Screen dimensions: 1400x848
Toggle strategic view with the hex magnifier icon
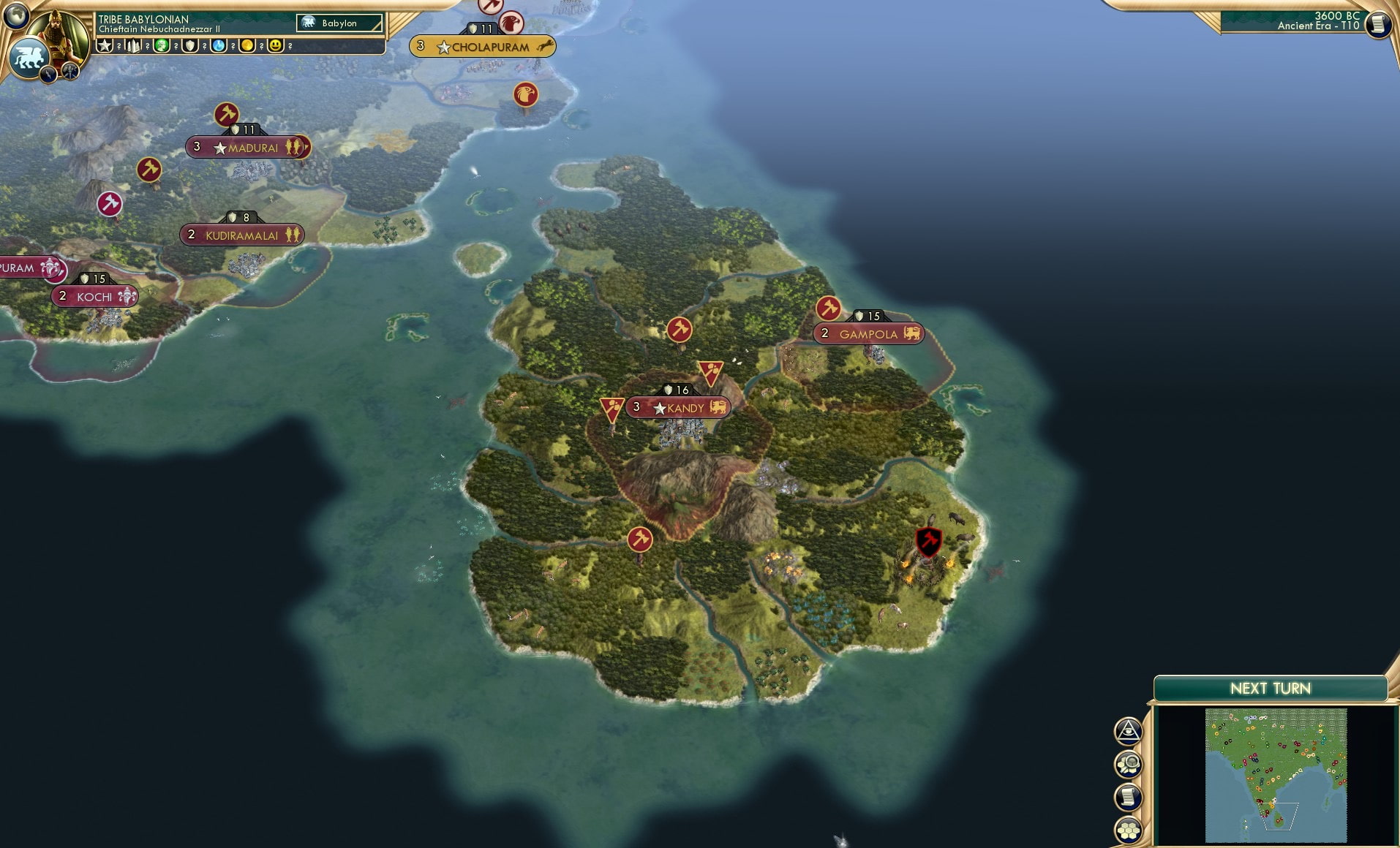pos(1129,765)
